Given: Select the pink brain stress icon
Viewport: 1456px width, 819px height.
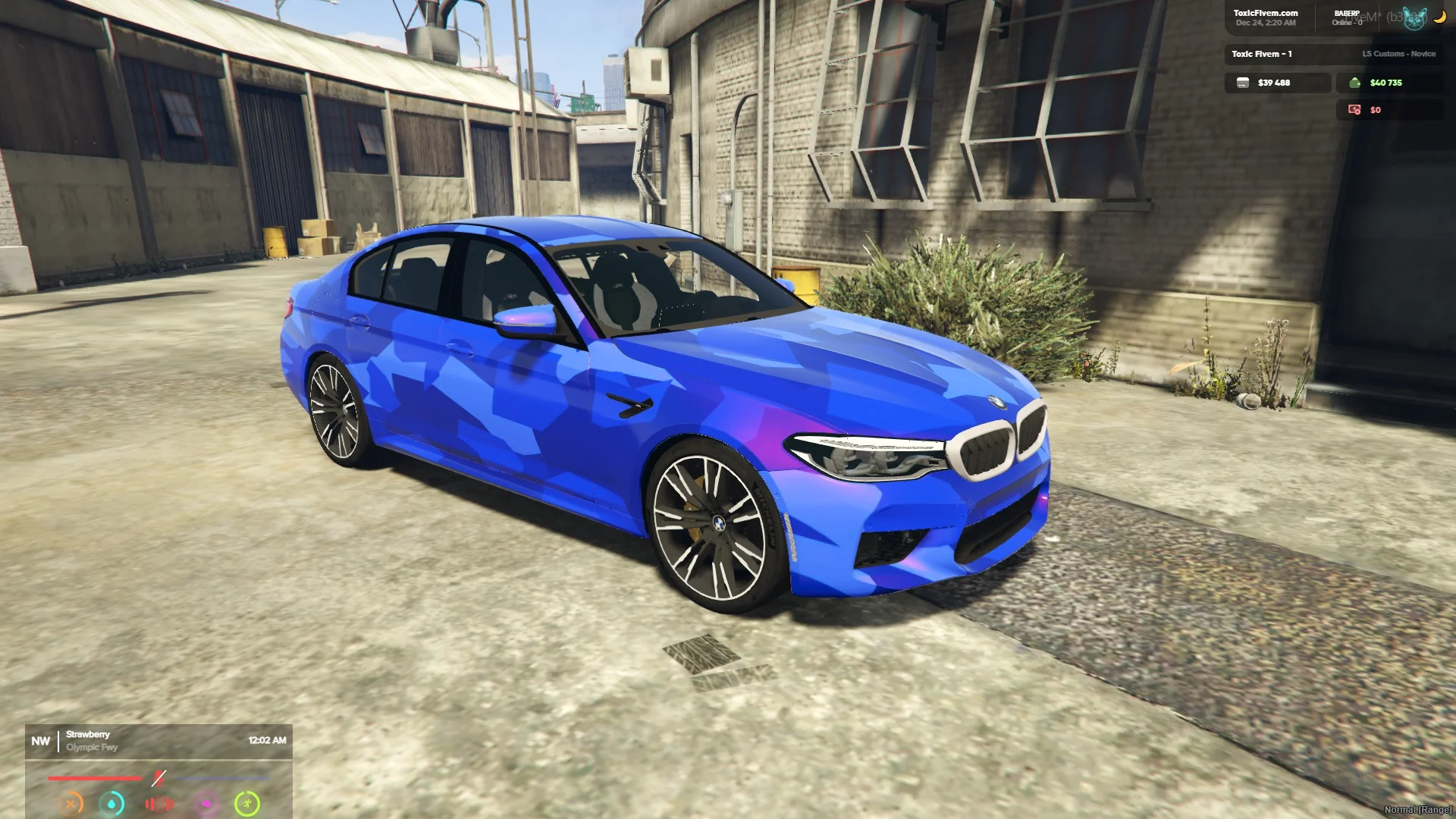Looking at the screenshot, I should (x=206, y=804).
